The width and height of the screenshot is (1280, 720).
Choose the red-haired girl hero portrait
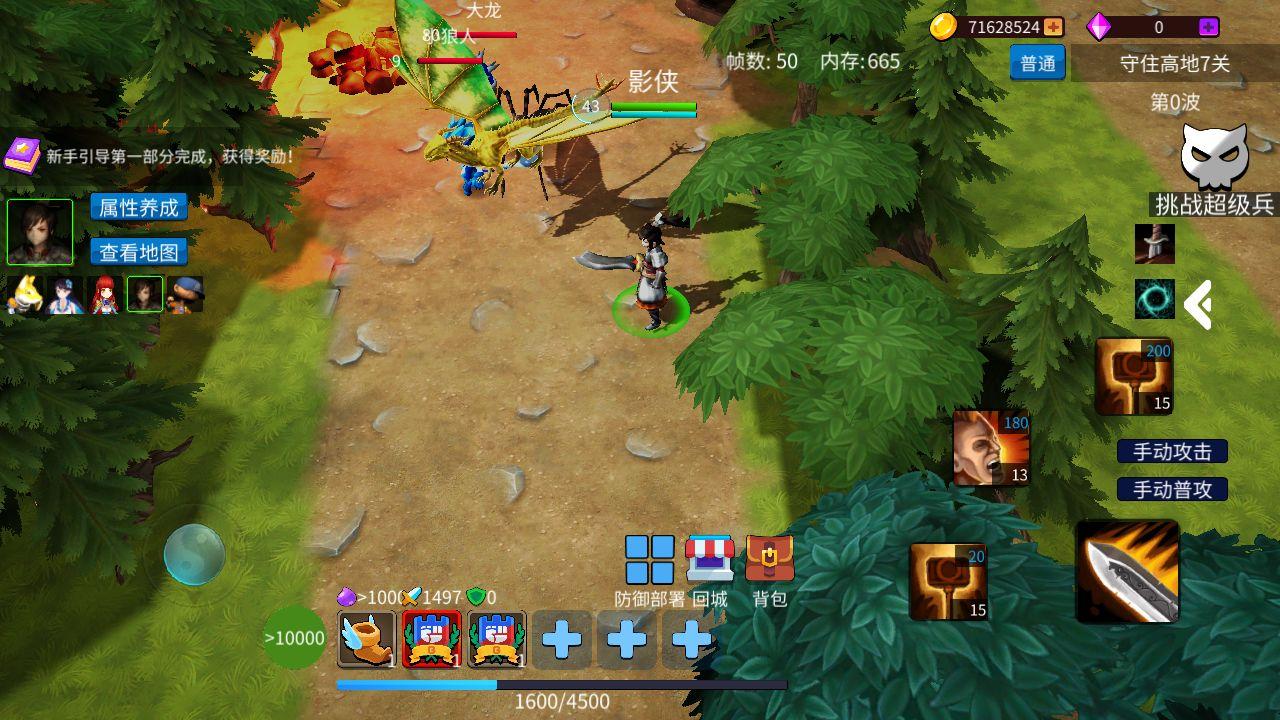pos(104,295)
